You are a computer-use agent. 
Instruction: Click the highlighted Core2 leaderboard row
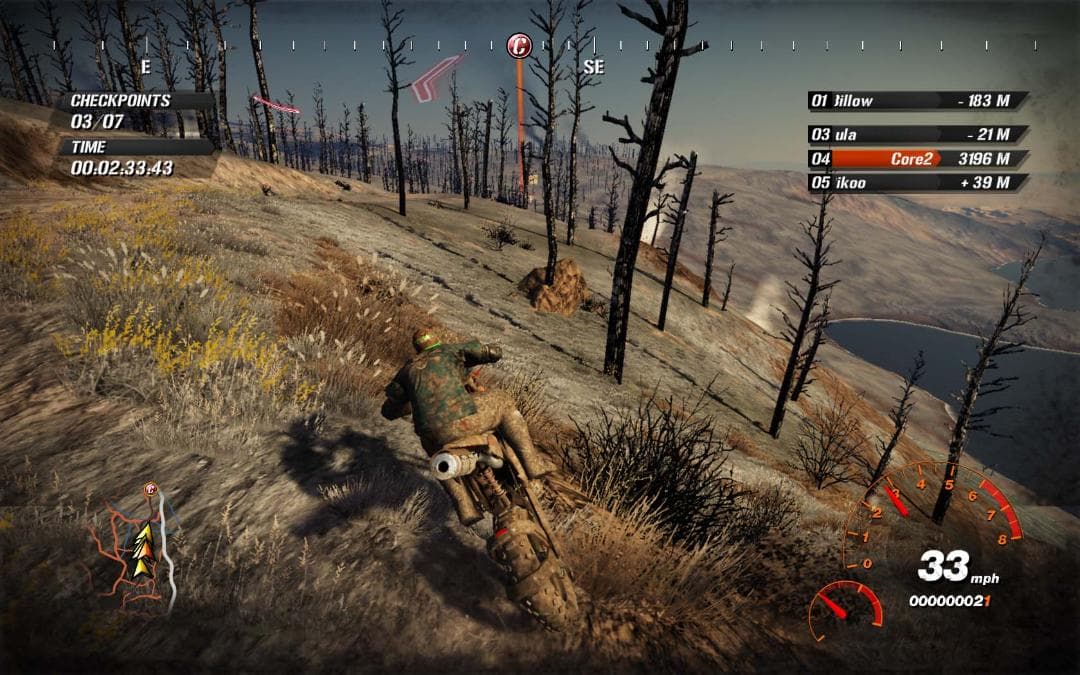(x=917, y=158)
